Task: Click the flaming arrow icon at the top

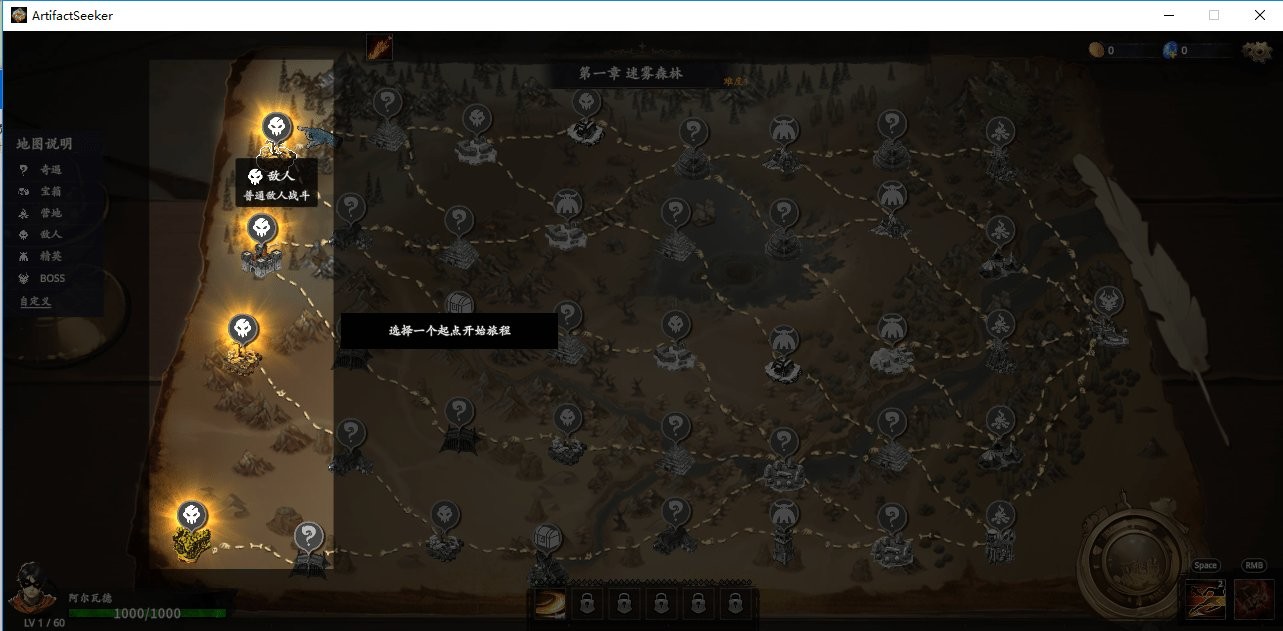Action: [x=379, y=47]
